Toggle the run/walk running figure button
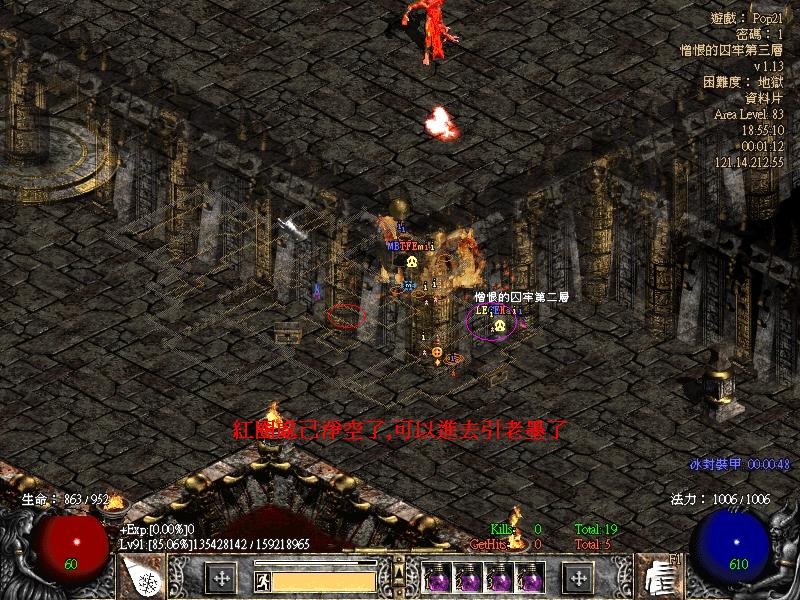This screenshot has width=800, height=600. click(261, 580)
